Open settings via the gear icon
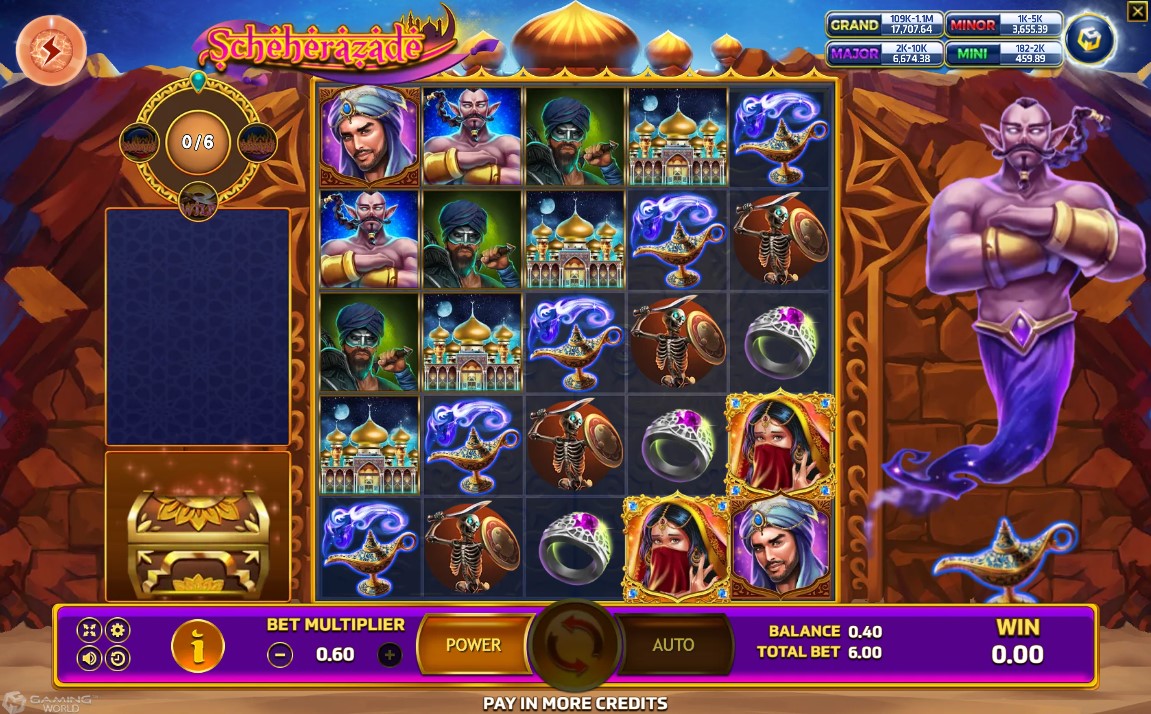This screenshot has height=714, width=1151. pos(118,630)
